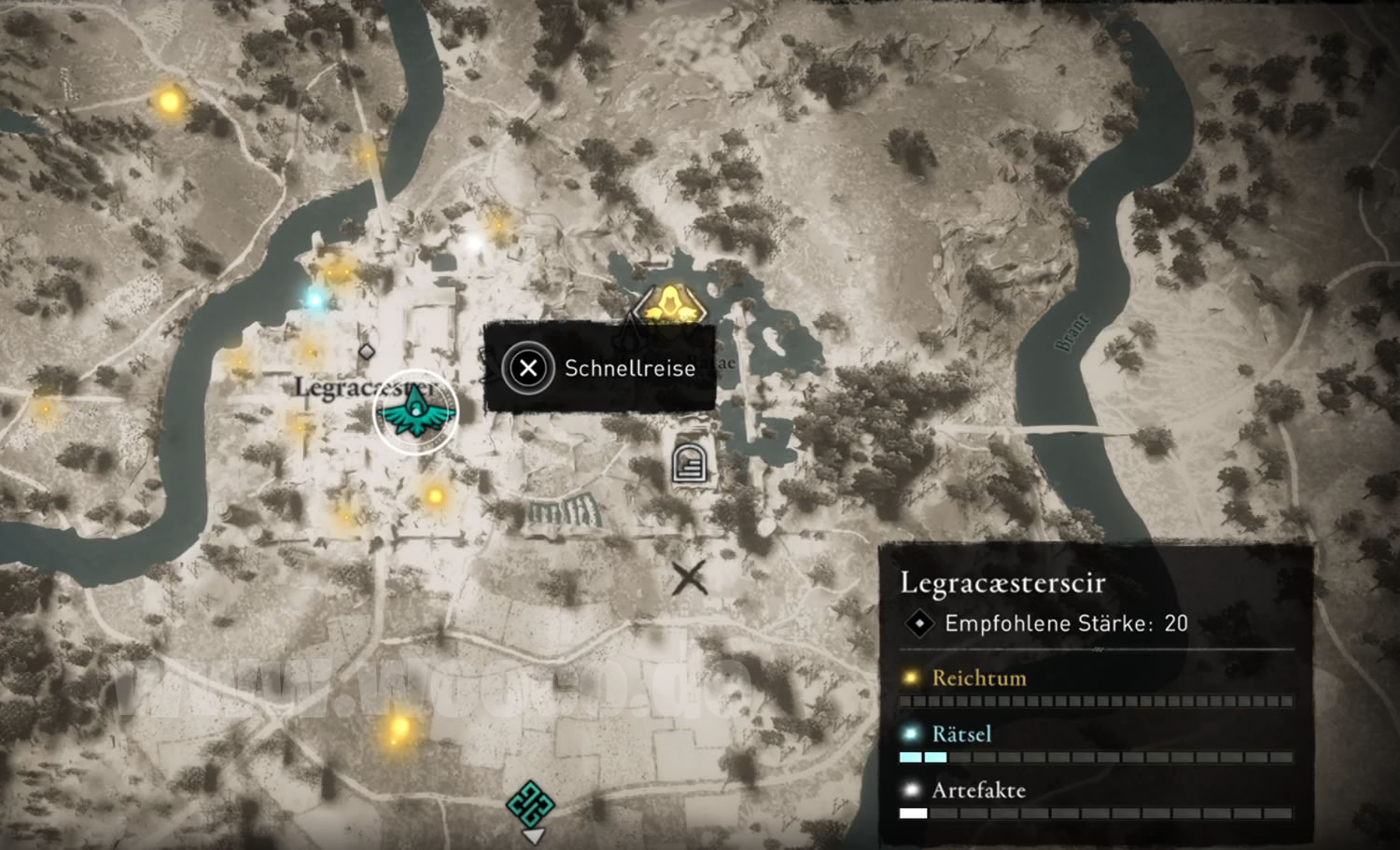Click the blue glowing mystery dot
The width and height of the screenshot is (1400, 850).
click(315, 299)
